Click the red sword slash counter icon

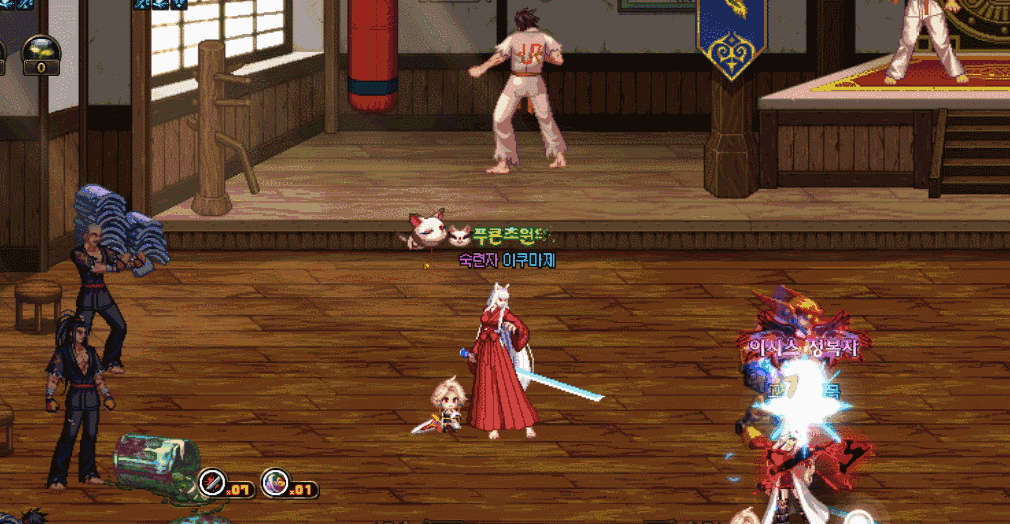(x=212, y=483)
